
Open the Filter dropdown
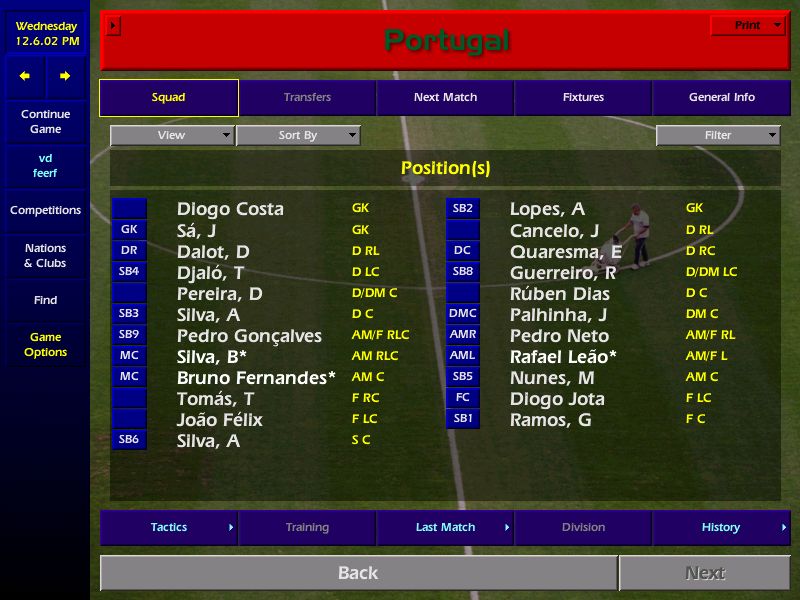718,136
